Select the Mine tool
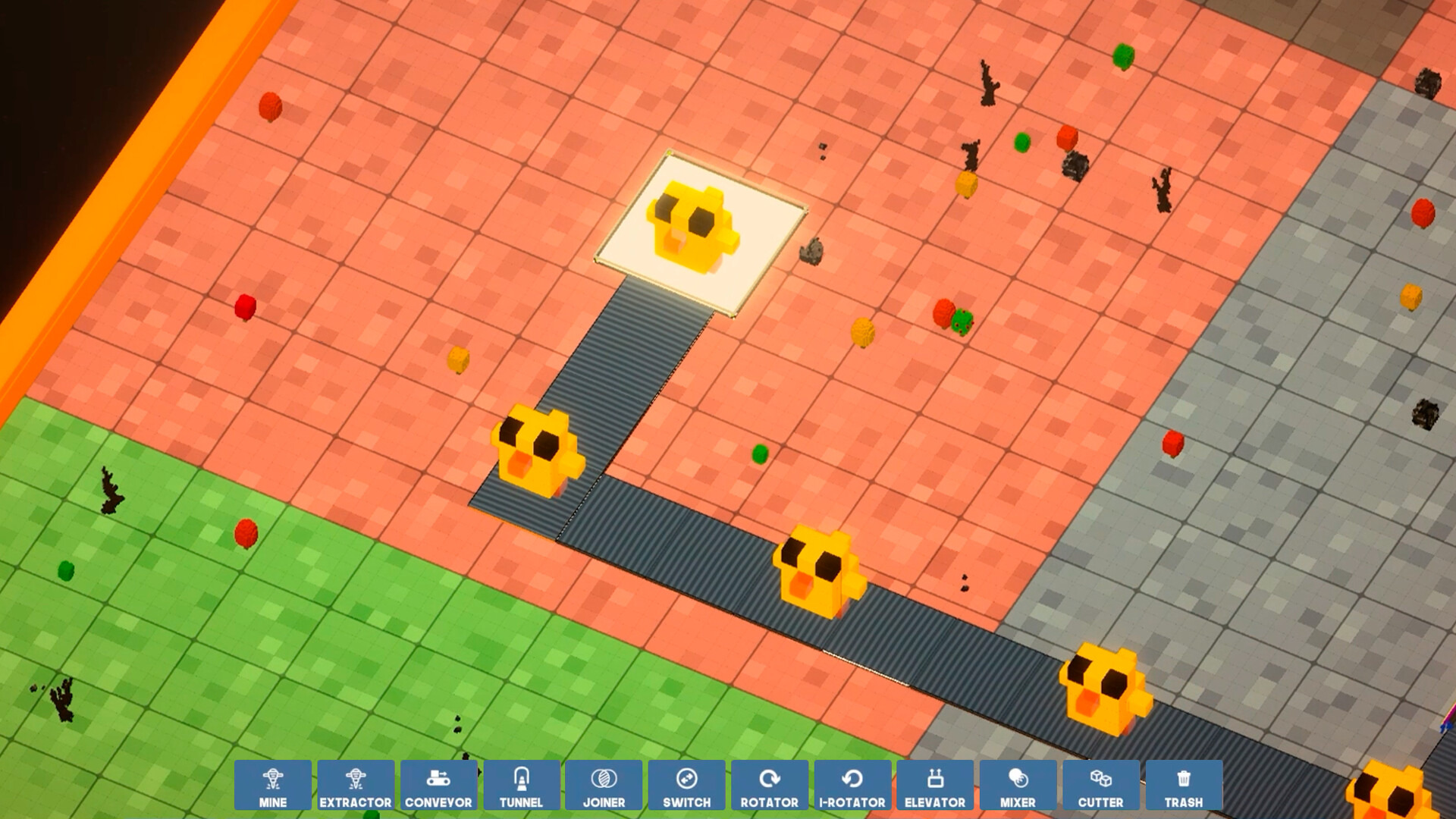The width and height of the screenshot is (1456, 819). (x=274, y=784)
